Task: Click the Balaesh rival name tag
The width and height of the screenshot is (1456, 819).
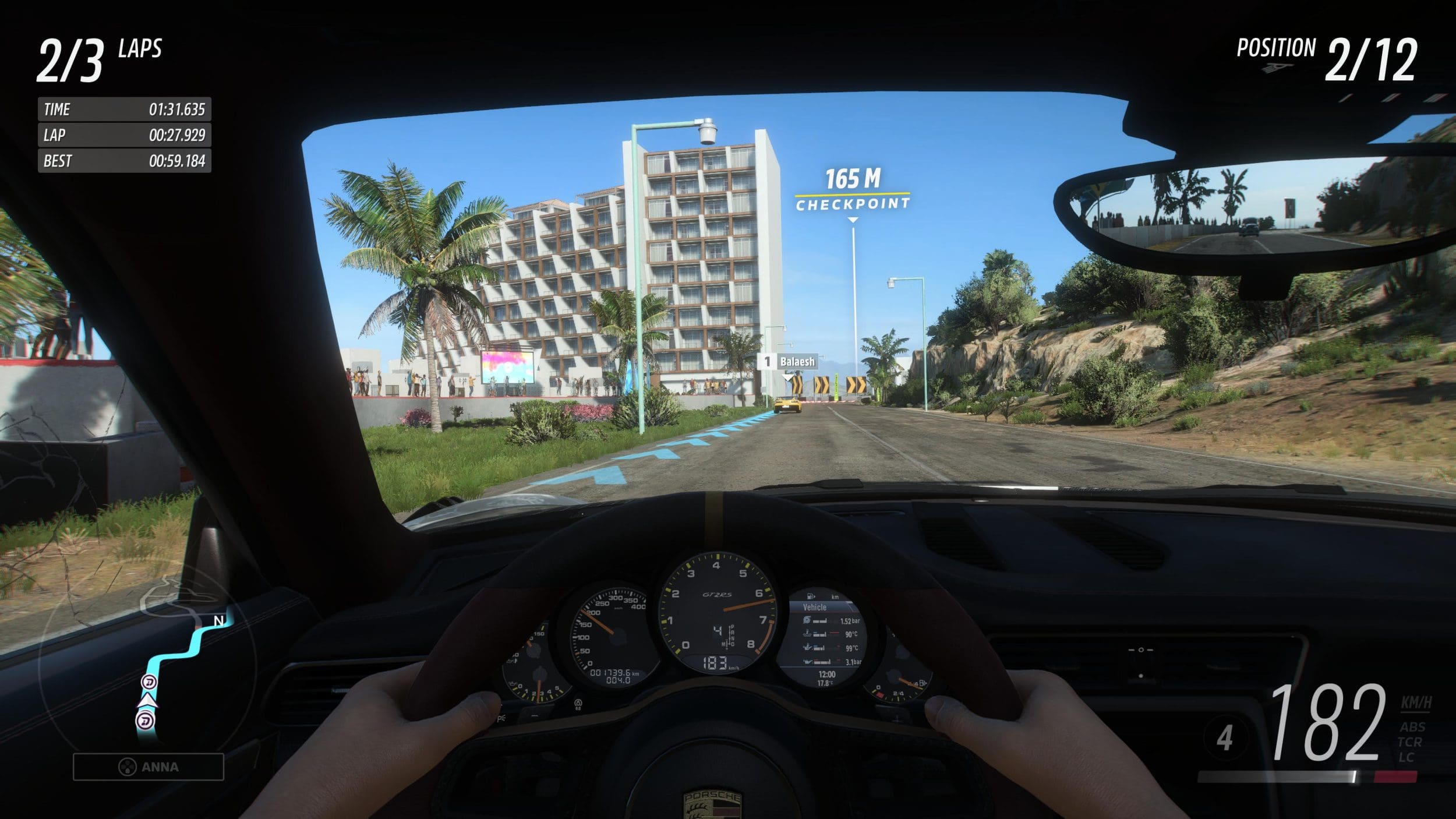Action: [x=791, y=362]
